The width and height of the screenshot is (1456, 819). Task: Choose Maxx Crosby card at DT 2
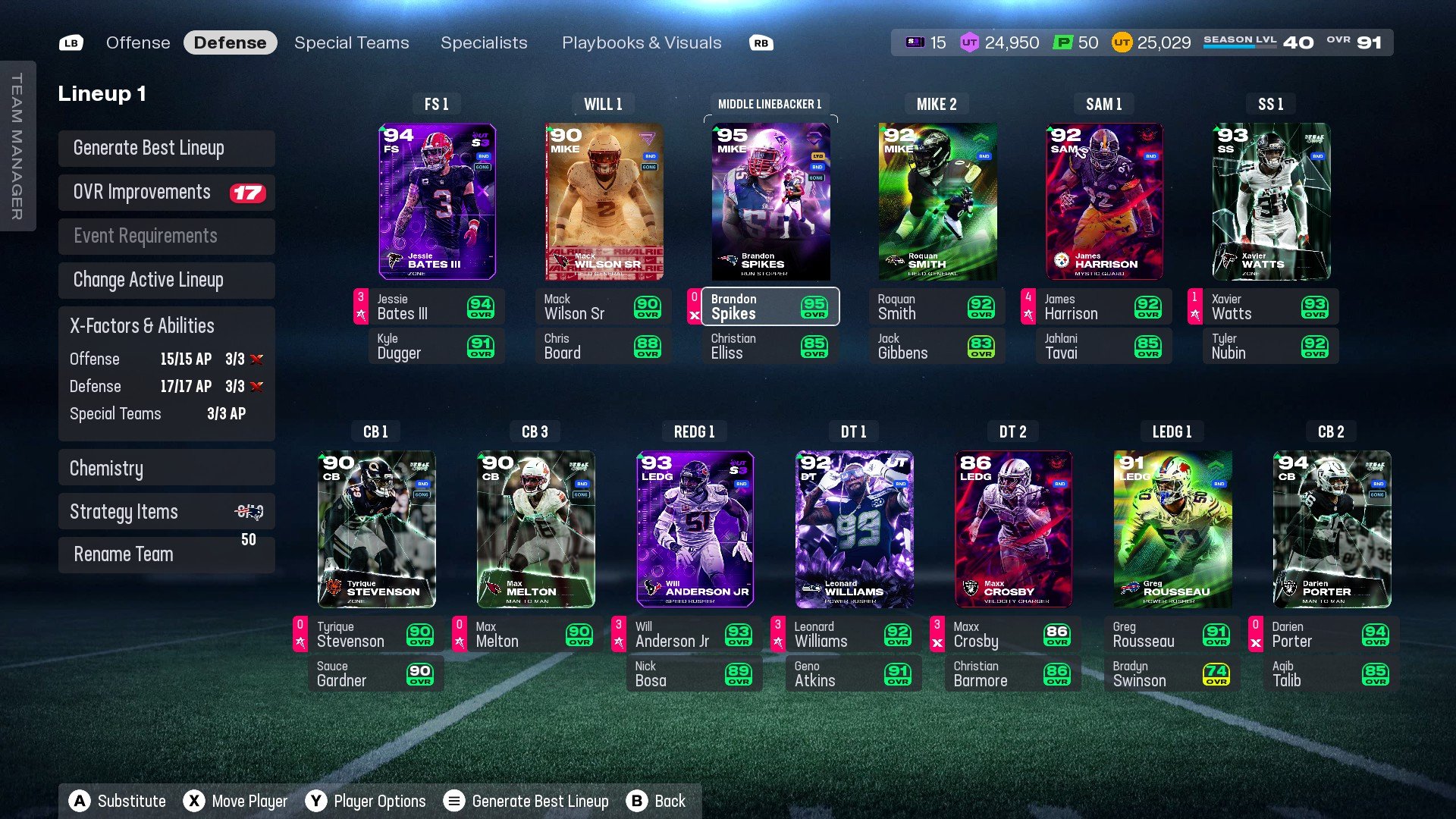click(x=1013, y=529)
